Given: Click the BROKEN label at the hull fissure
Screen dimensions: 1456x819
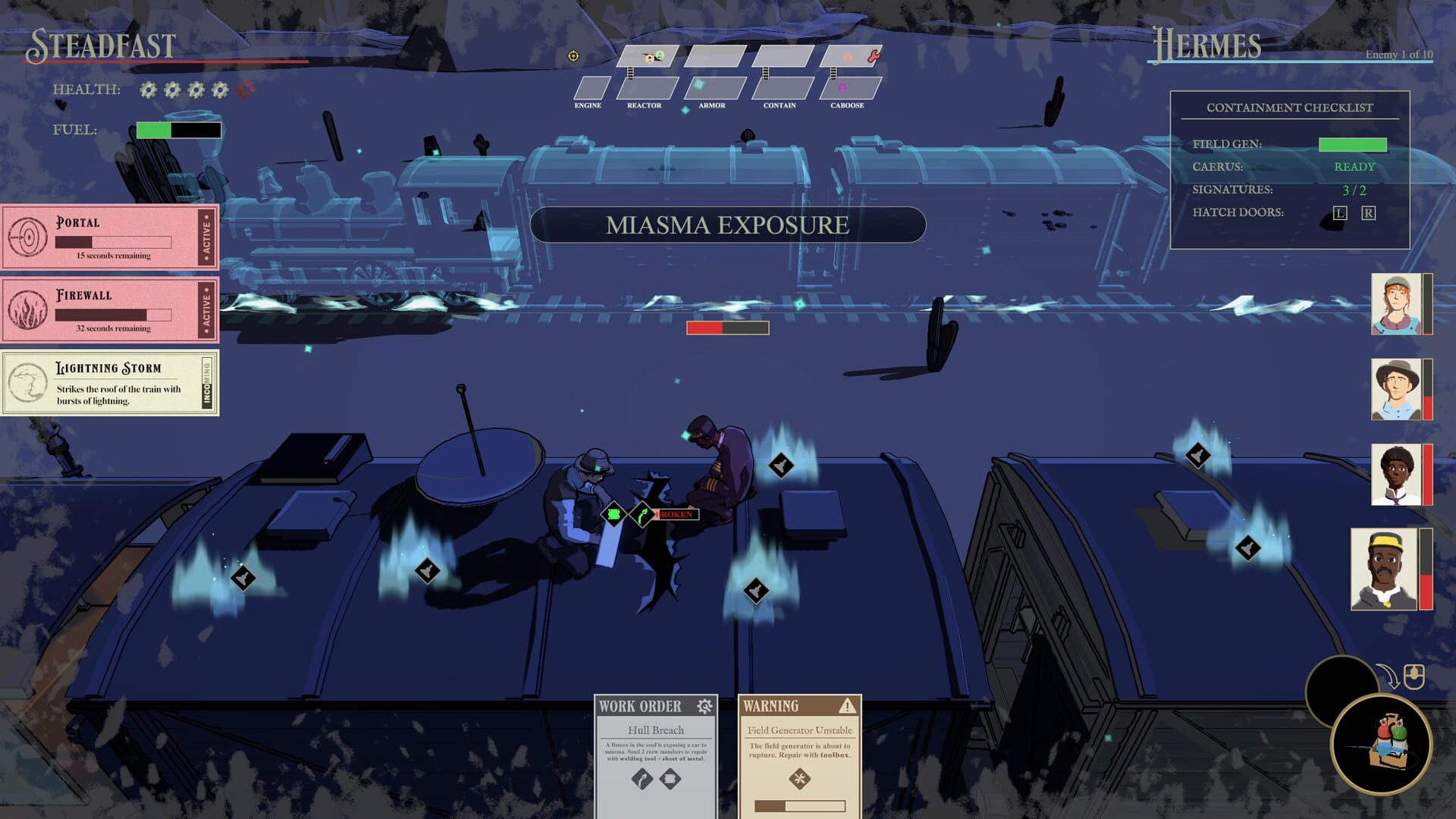Looking at the screenshot, I should coord(675,514).
